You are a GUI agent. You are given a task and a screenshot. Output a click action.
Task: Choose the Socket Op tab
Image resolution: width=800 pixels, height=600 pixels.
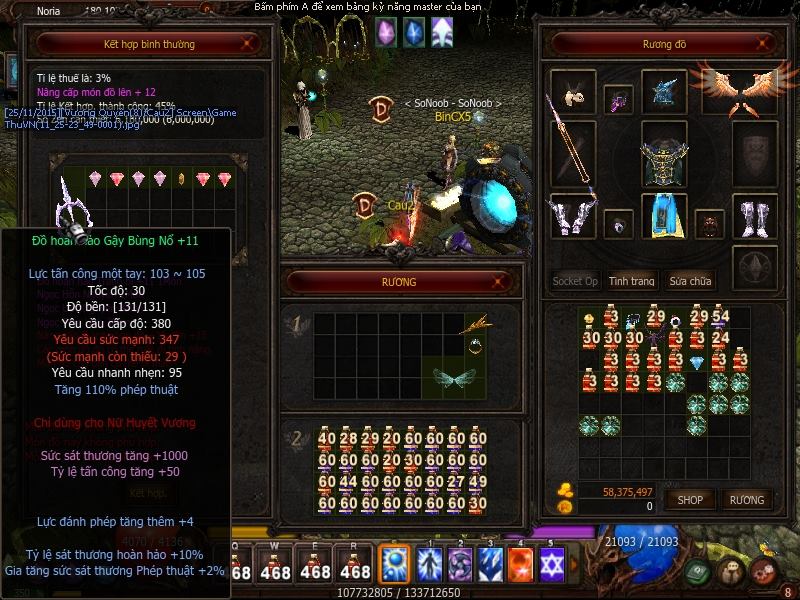pos(575,281)
